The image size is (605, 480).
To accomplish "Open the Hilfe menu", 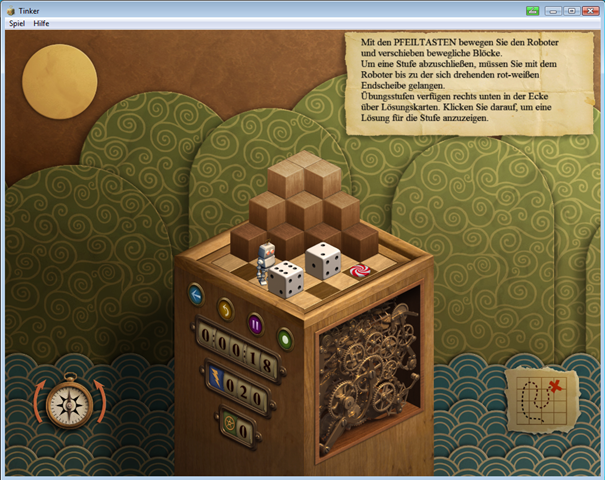I will click(42, 22).
